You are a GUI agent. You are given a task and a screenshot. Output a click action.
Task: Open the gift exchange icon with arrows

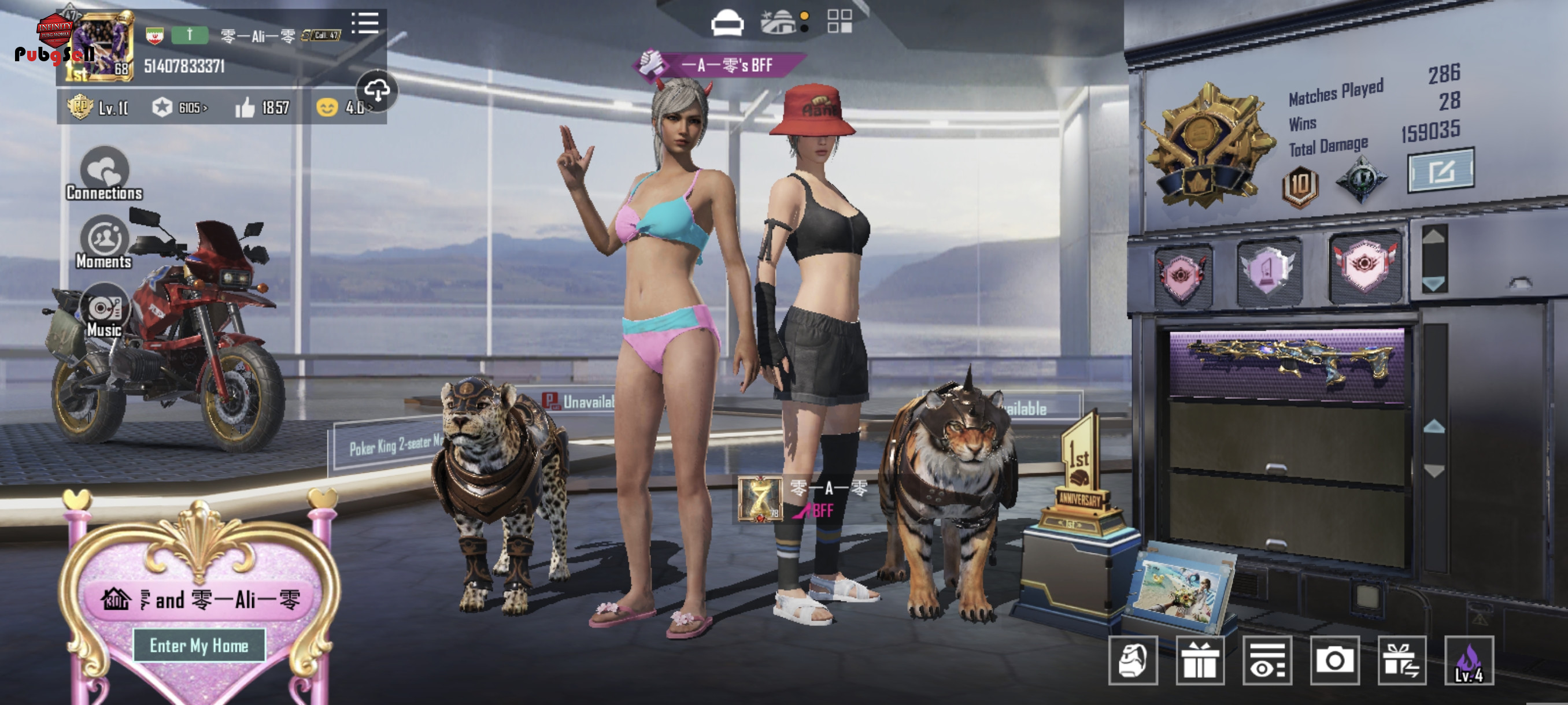tap(1402, 661)
